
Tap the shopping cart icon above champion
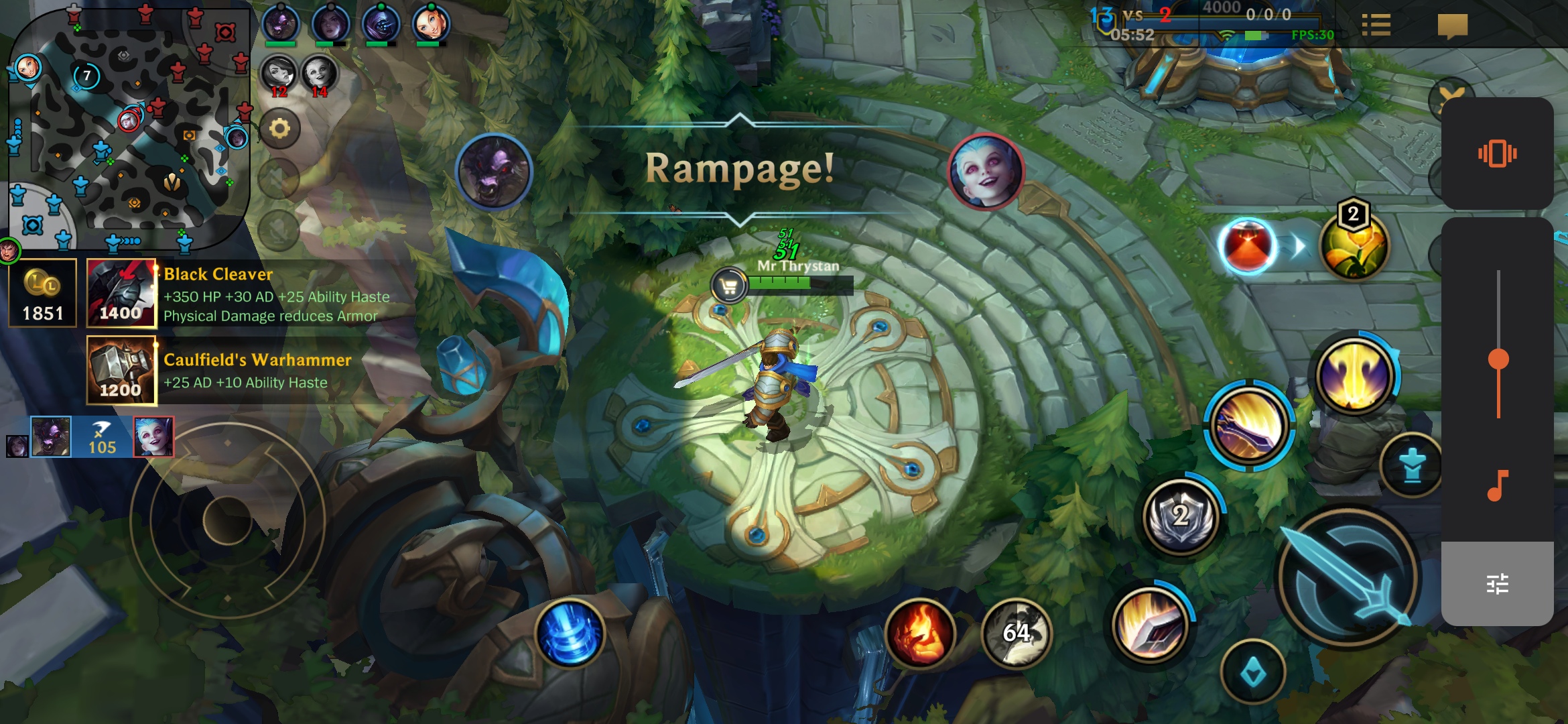(729, 286)
